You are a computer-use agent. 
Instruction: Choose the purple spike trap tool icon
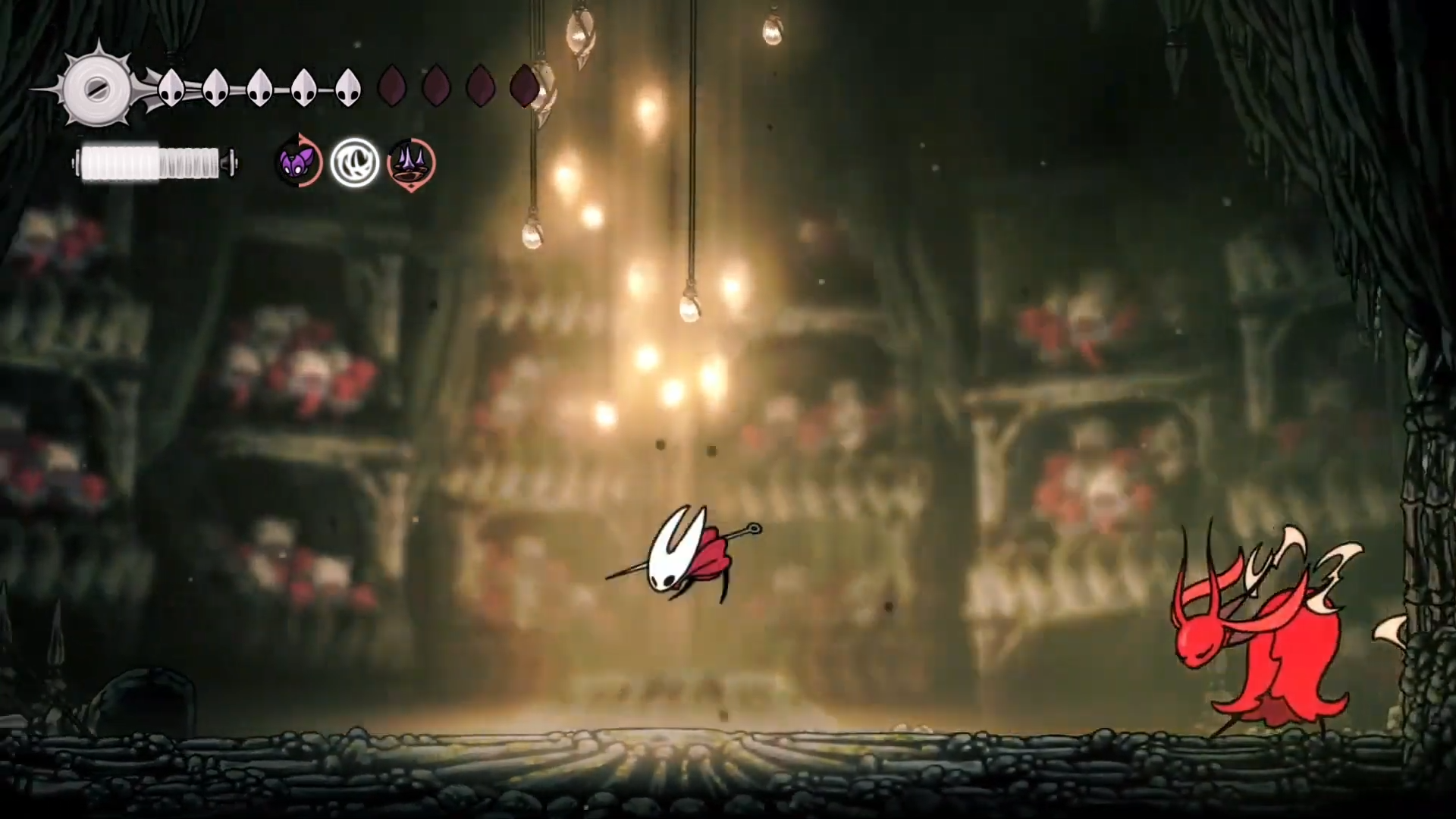point(411,162)
